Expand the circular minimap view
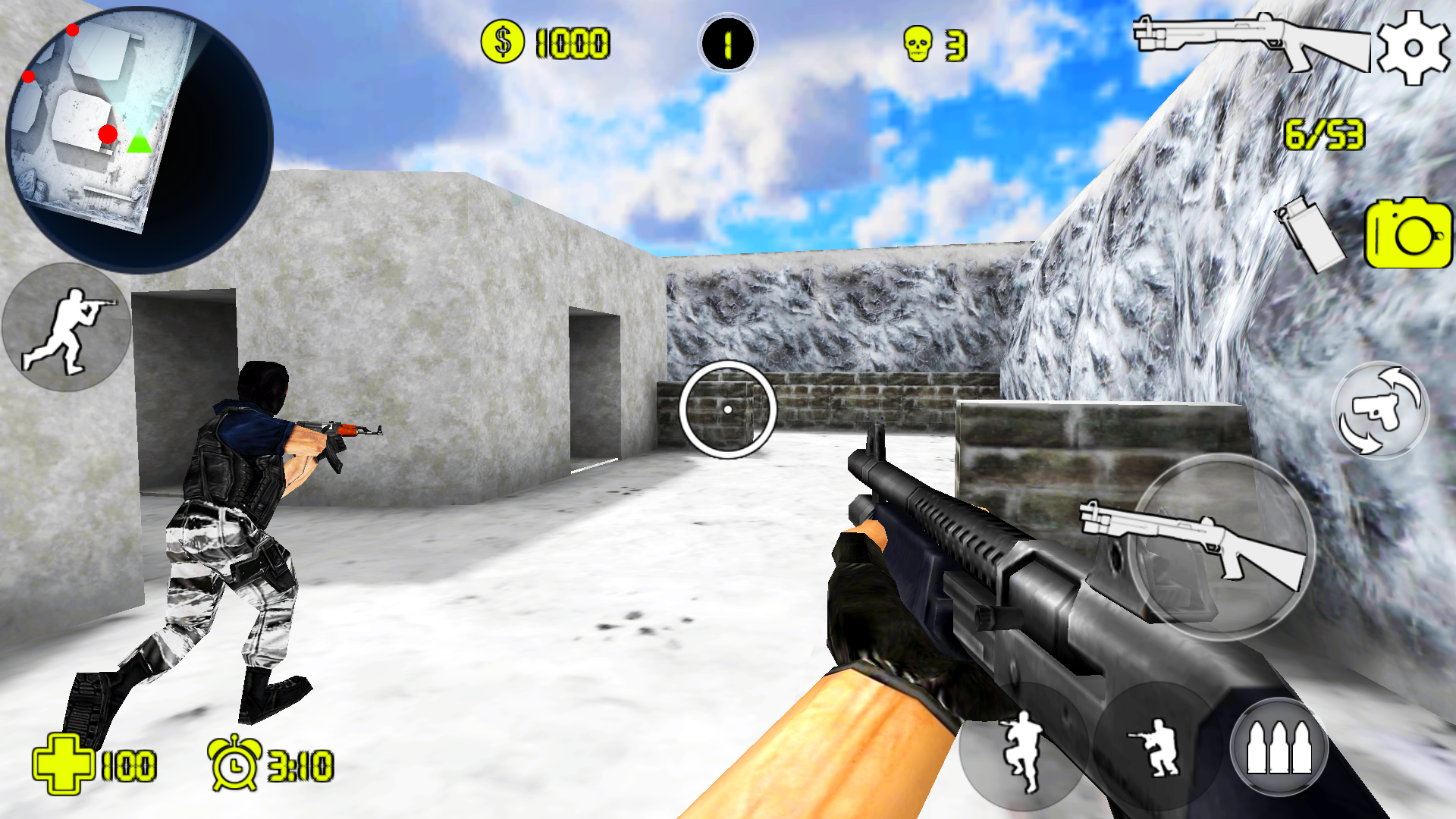The width and height of the screenshot is (1456, 819). [x=140, y=136]
